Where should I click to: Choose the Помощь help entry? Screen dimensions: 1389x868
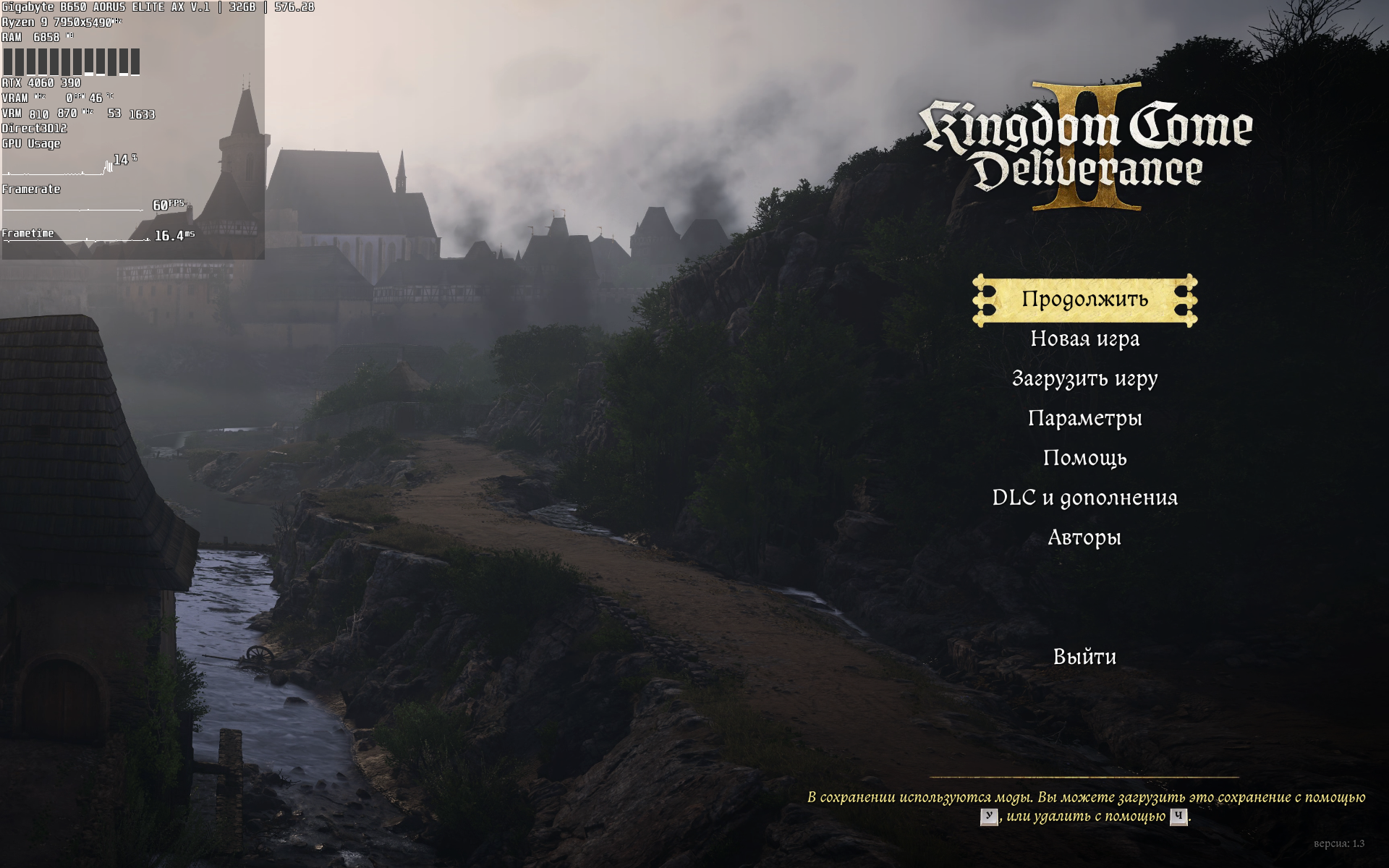coord(1084,459)
